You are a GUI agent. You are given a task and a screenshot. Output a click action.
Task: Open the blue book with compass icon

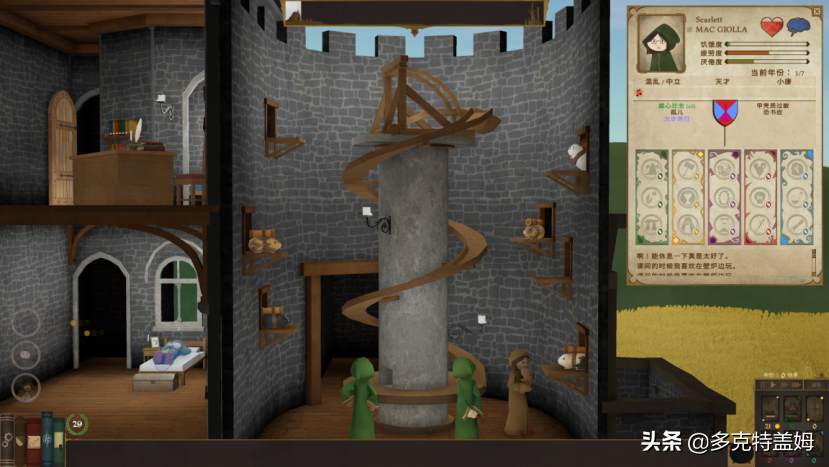(46, 437)
